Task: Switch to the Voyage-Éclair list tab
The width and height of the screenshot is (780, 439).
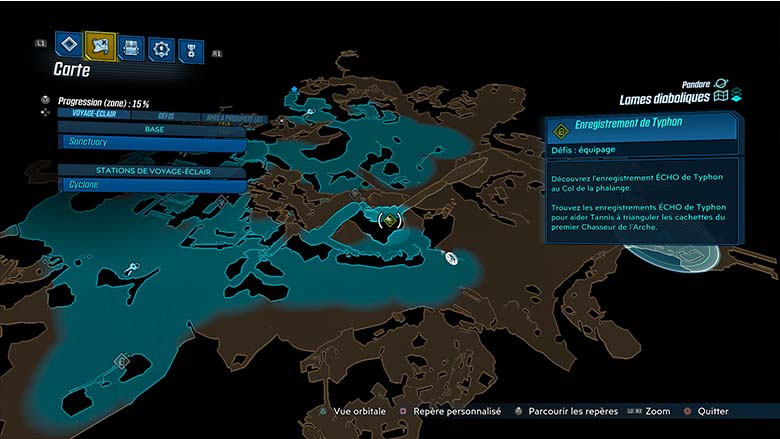Action: click(x=90, y=114)
